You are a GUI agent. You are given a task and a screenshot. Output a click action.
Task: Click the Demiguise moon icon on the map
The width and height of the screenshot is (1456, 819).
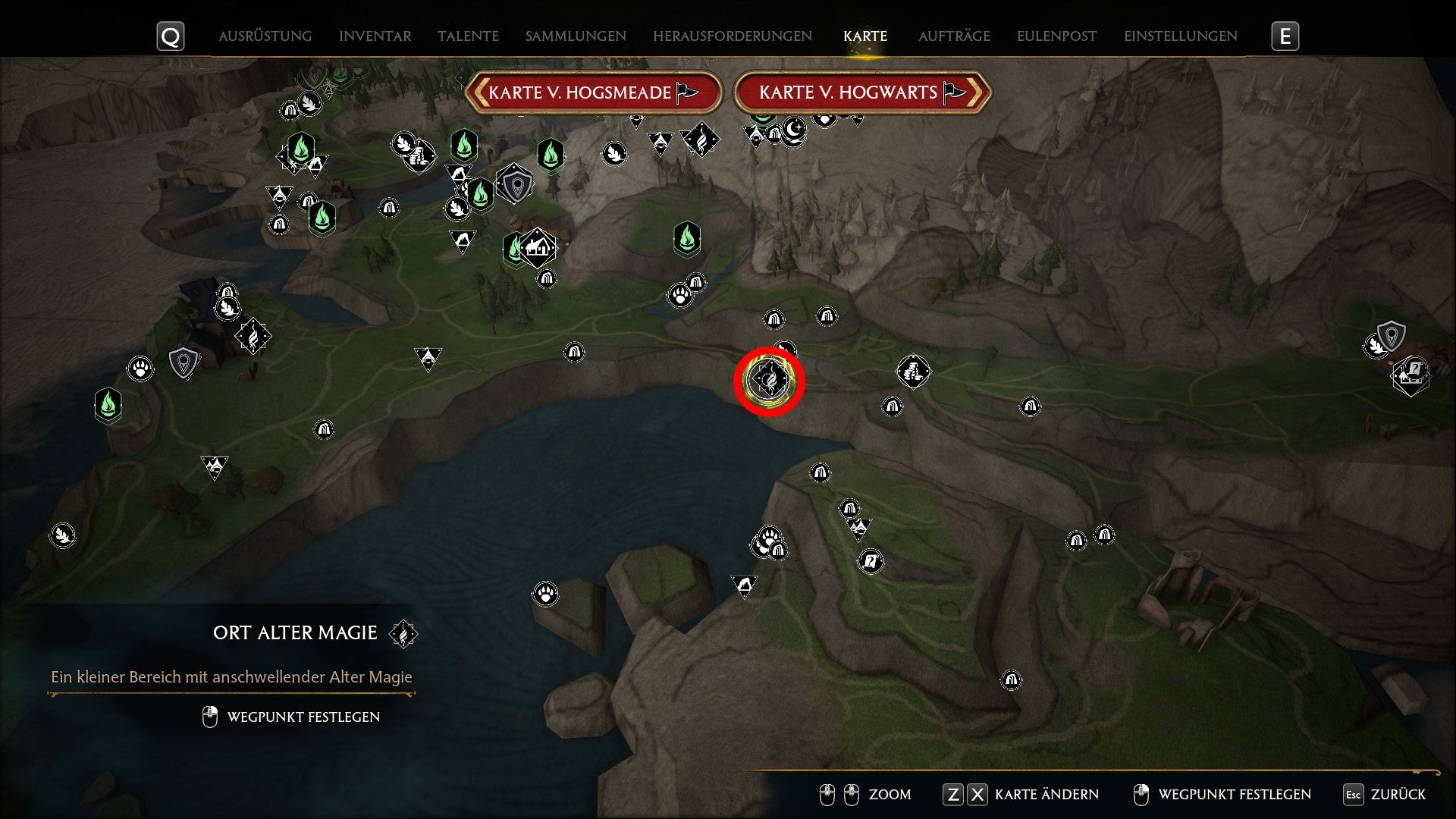point(794,133)
